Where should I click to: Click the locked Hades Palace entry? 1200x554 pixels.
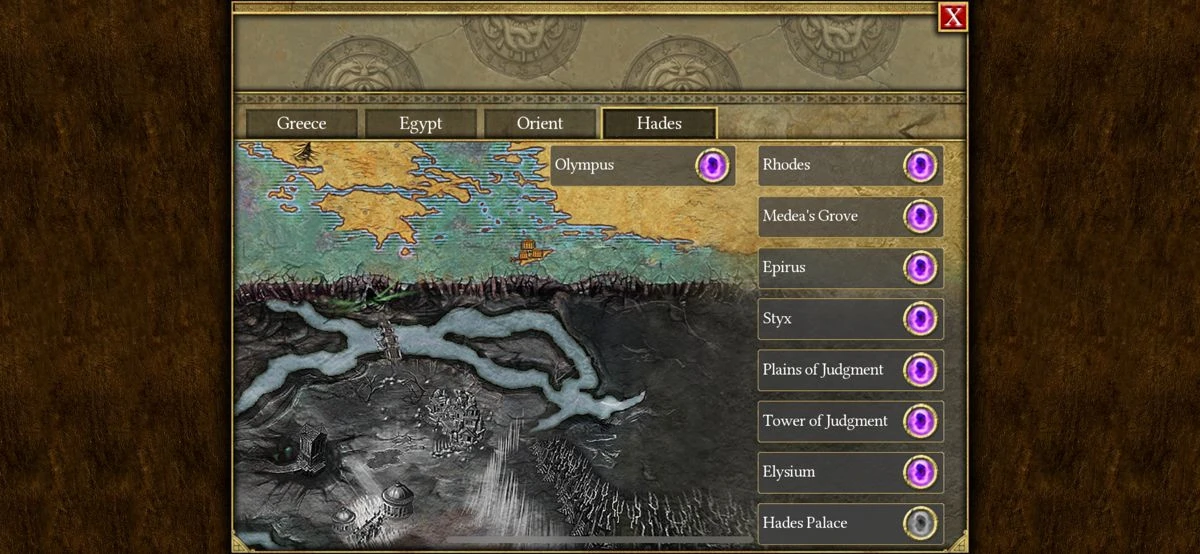click(850, 523)
